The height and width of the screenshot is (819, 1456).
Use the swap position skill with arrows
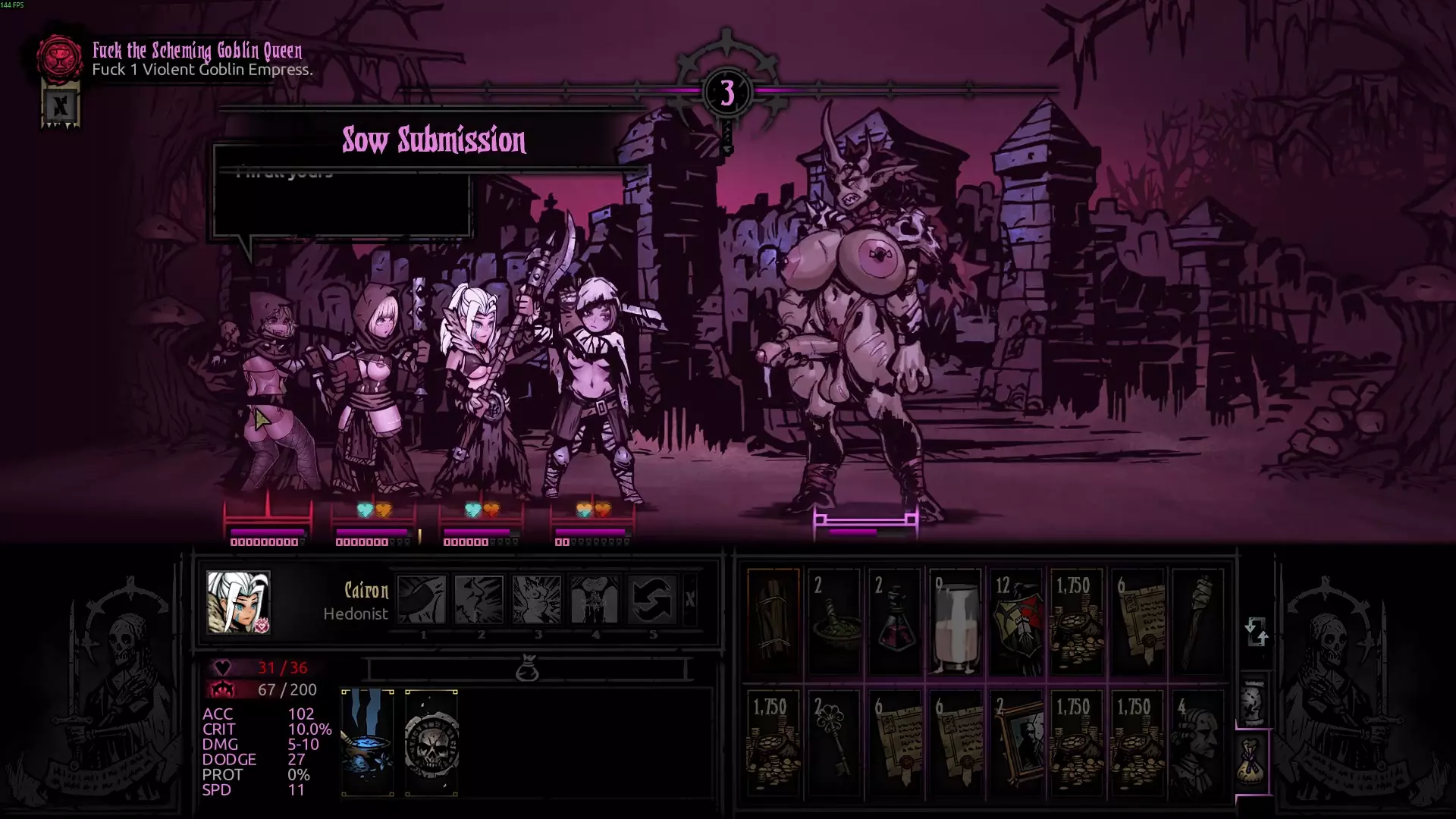tap(651, 599)
